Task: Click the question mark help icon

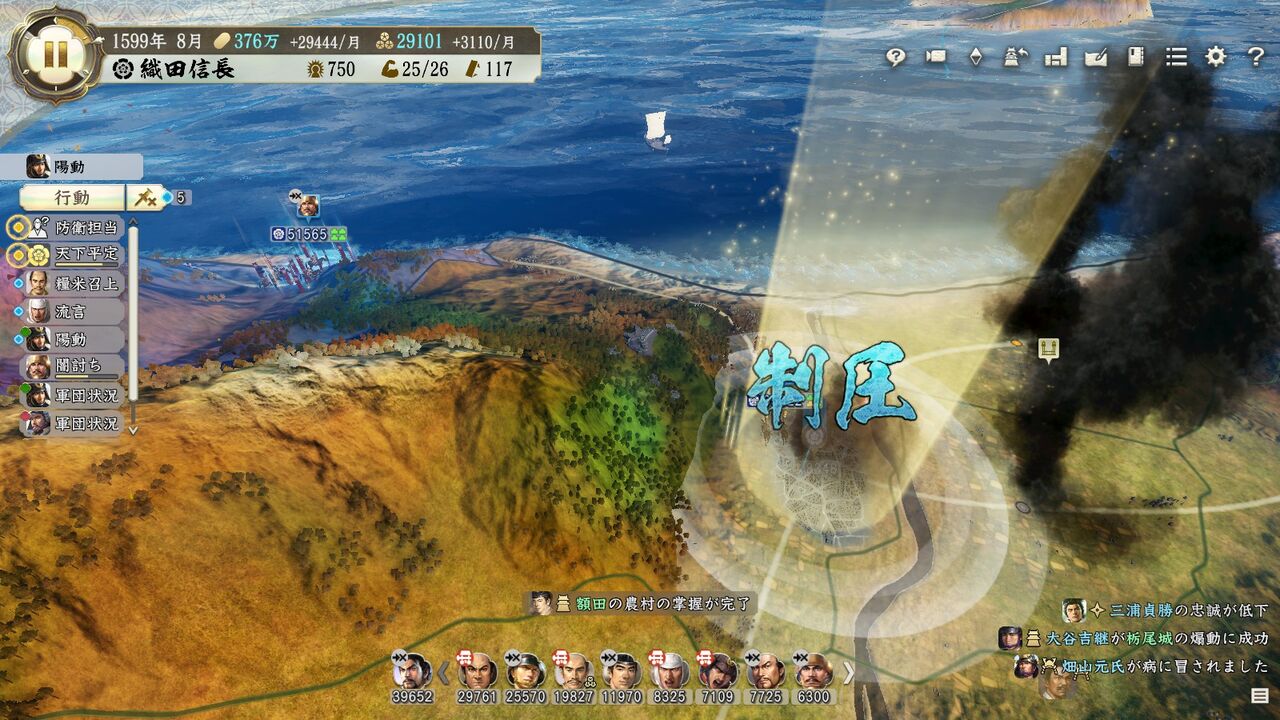Action: point(1256,57)
